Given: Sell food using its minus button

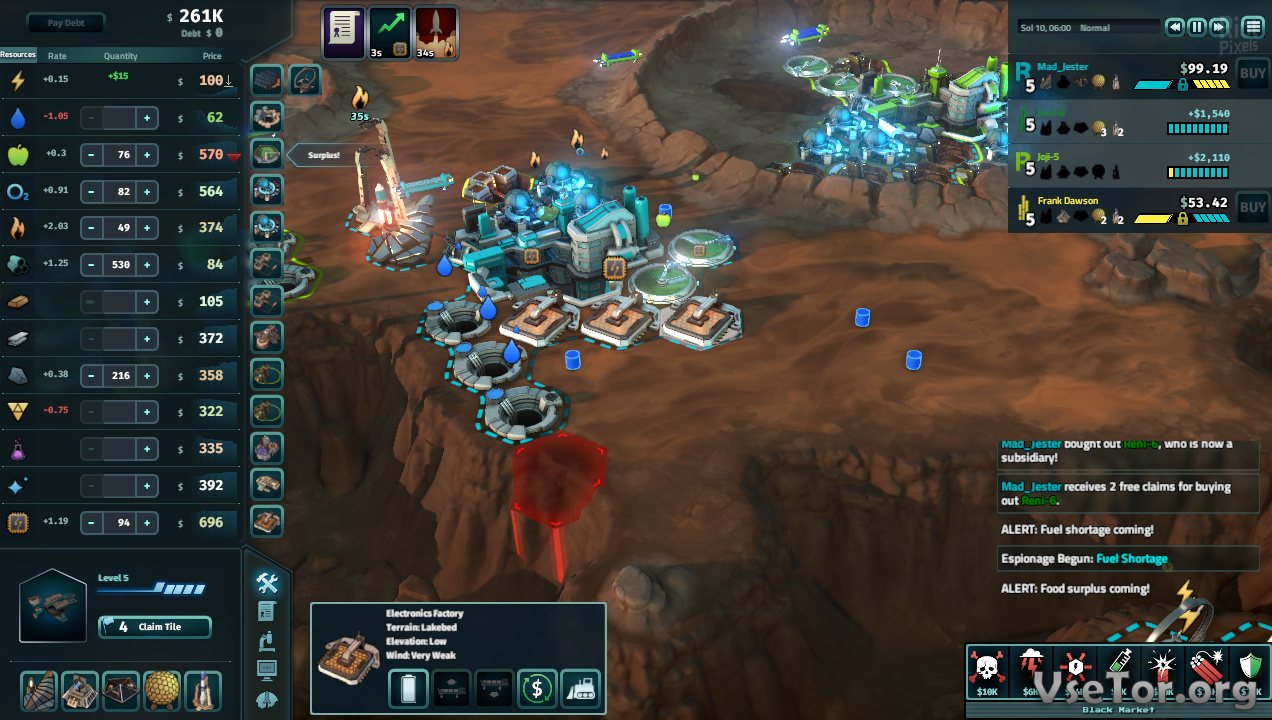Looking at the screenshot, I should point(91,155).
